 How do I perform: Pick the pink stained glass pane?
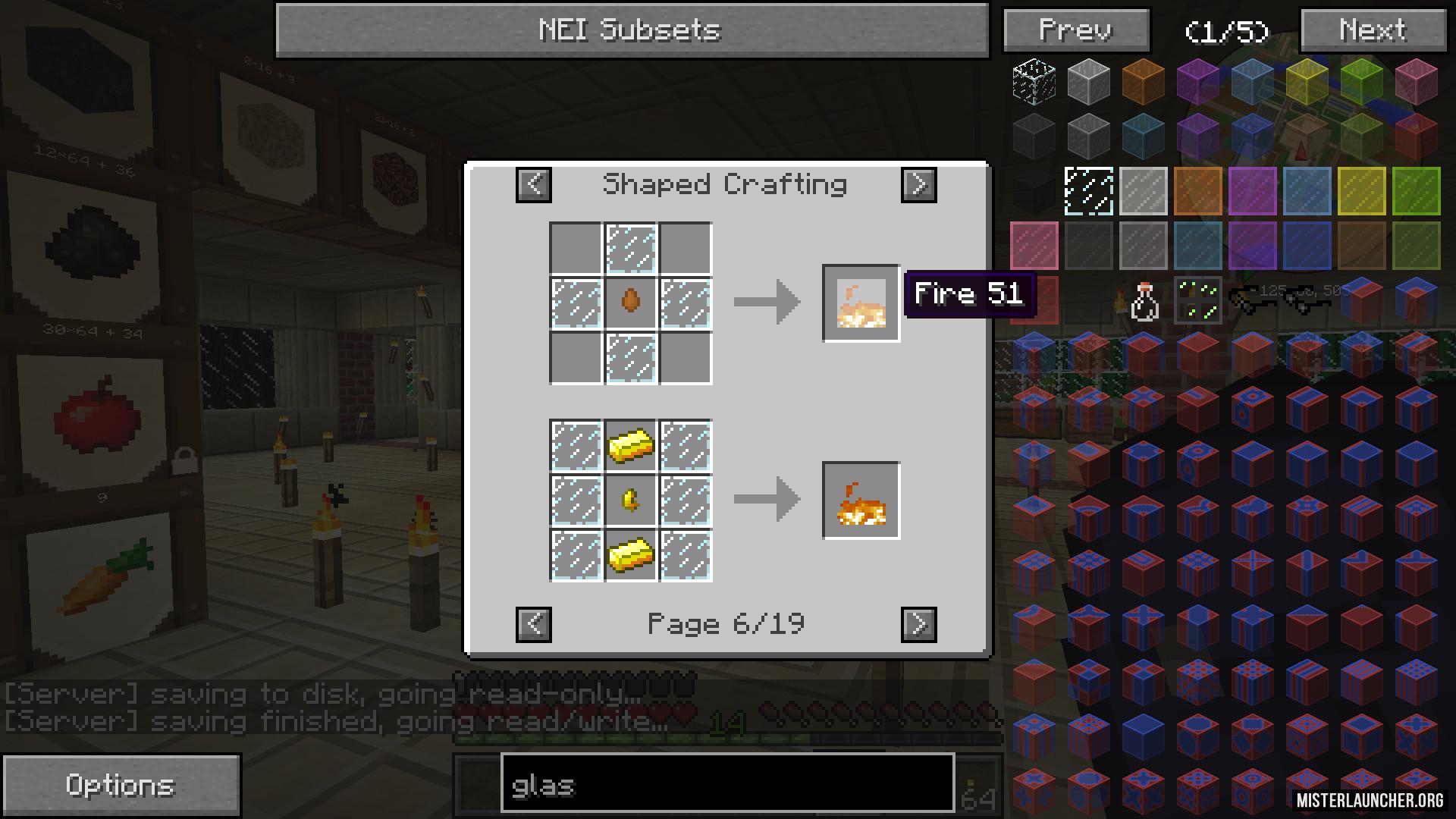click(x=1034, y=246)
